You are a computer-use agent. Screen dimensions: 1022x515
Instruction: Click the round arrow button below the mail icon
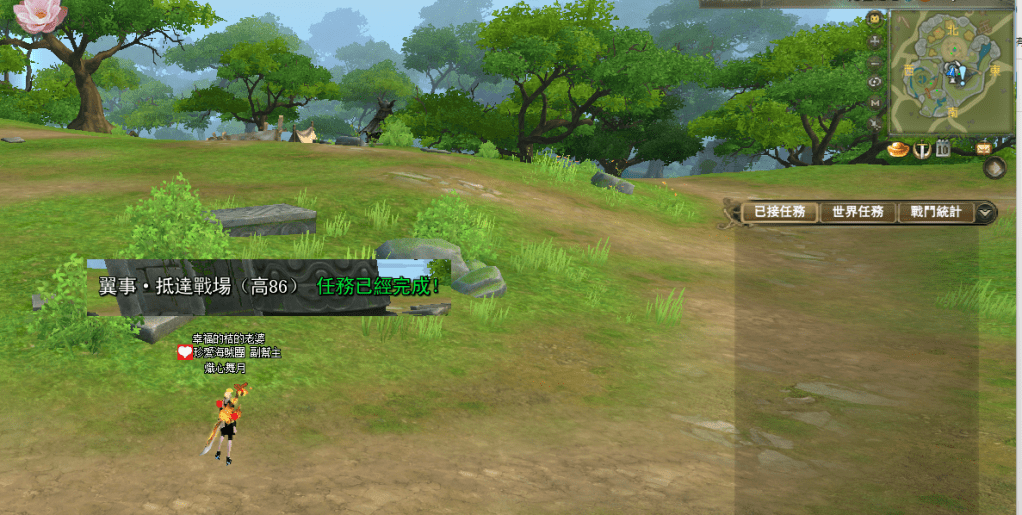click(x=993, y=168)
